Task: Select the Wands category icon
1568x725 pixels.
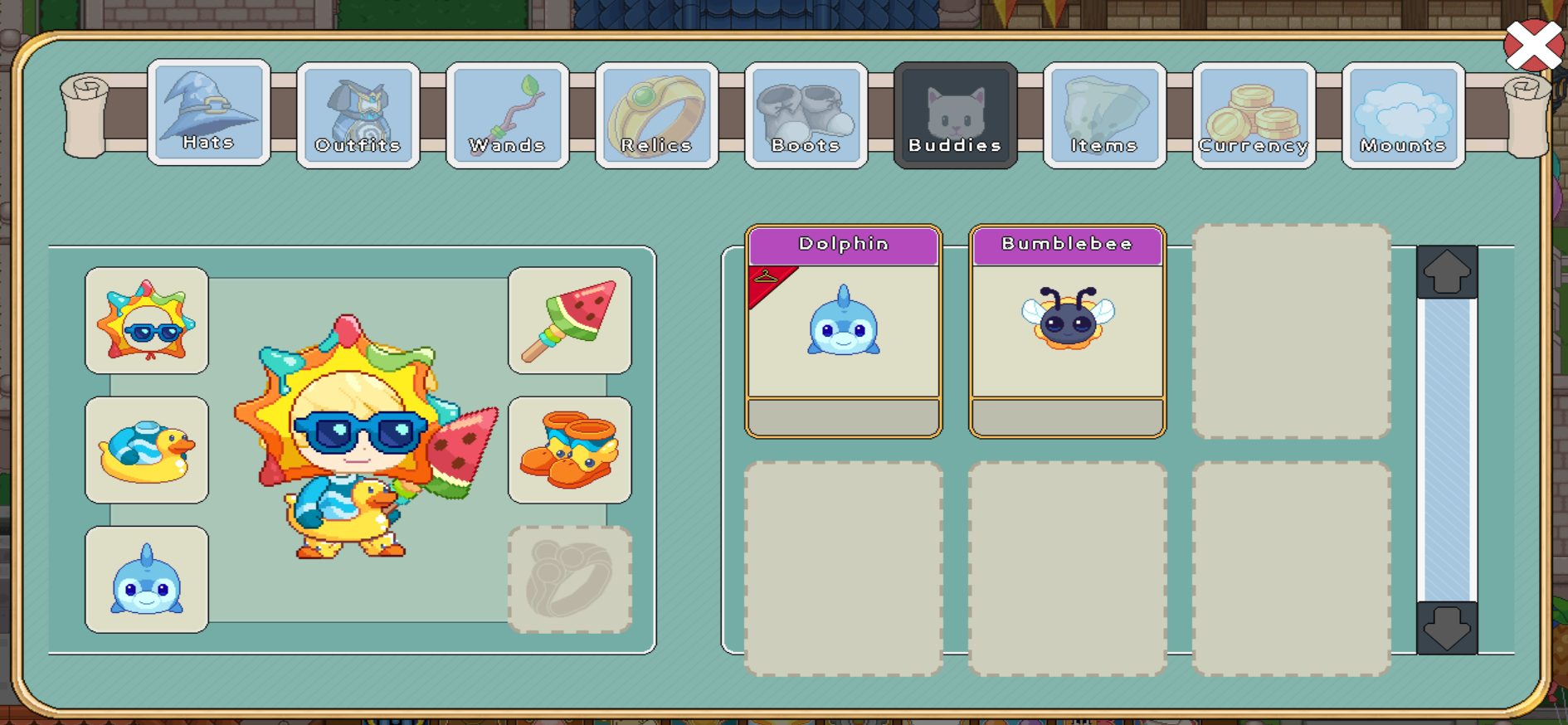Action: [x=507, y=114]
